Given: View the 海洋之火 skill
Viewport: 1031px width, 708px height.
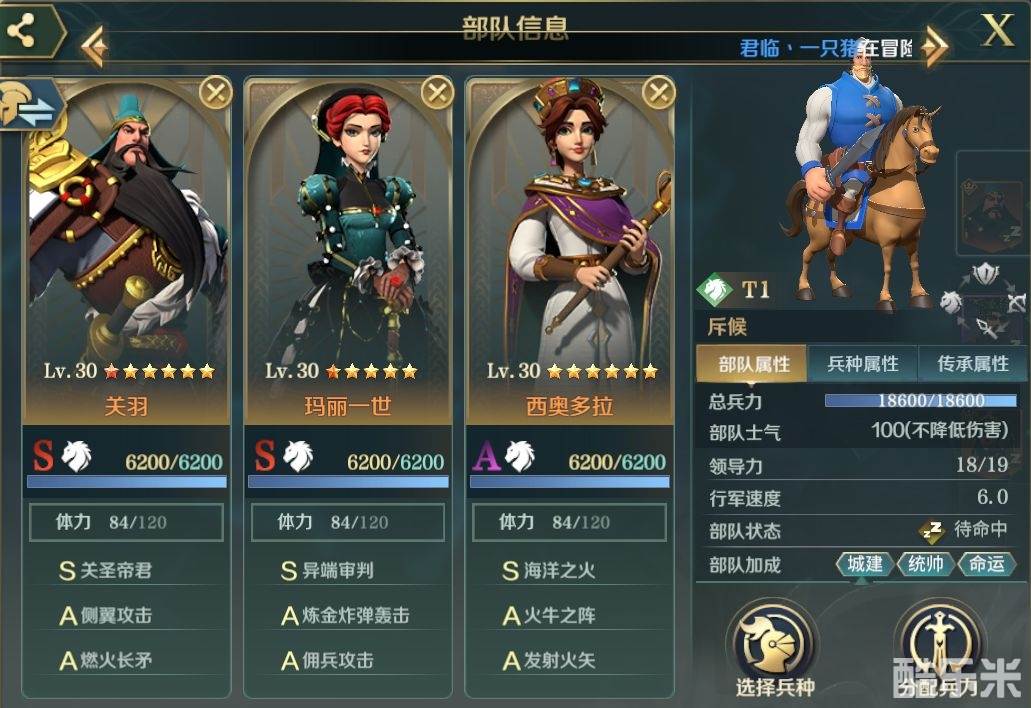Looking at the screenshot, I should [x=560, y=571].
